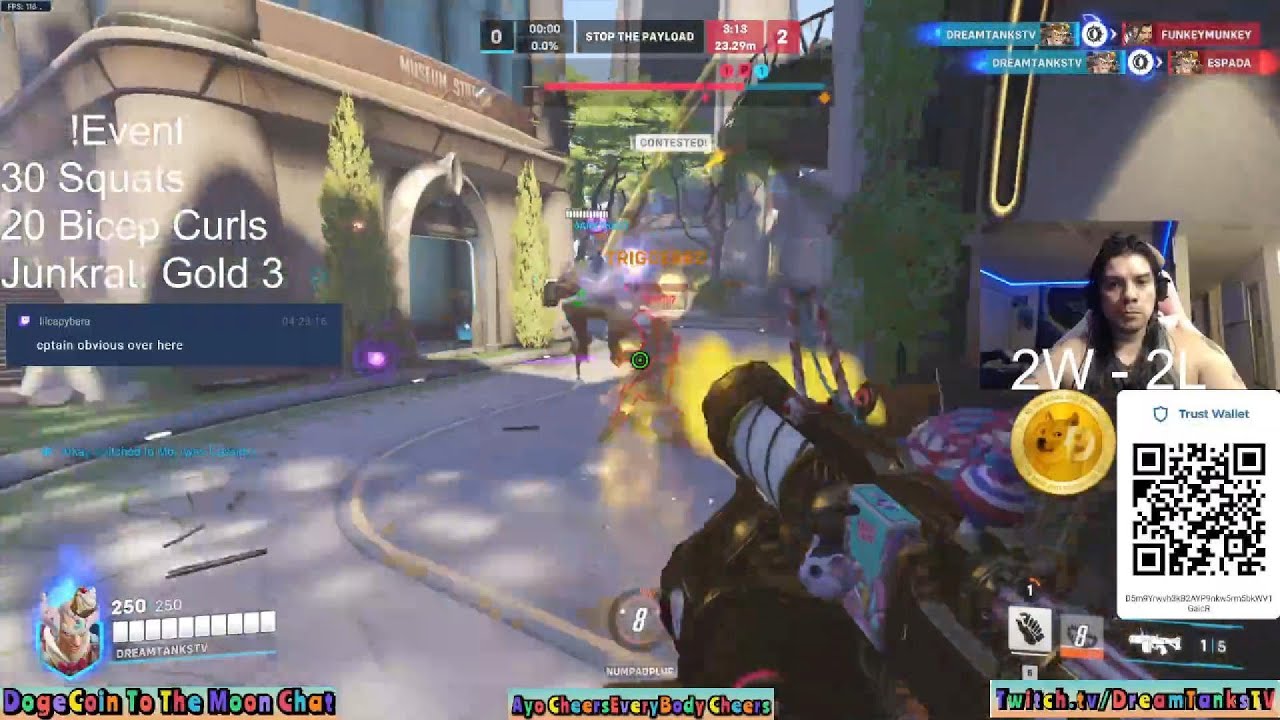Viewport: 1280px width, 720px height.
Task: Click the Junkrat hero portrait
Action: tap(69, 630)
